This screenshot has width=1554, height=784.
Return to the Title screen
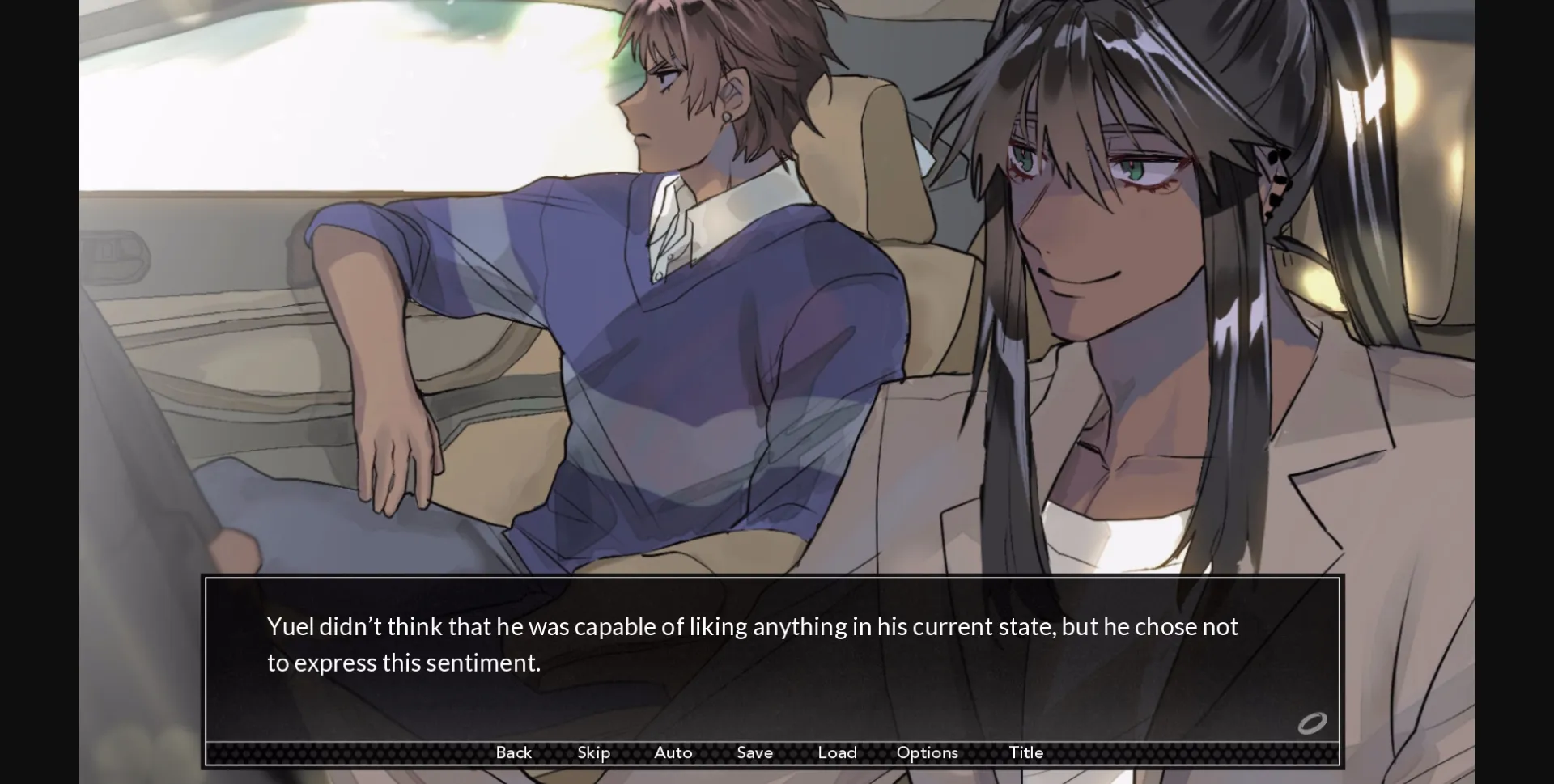1025,752
